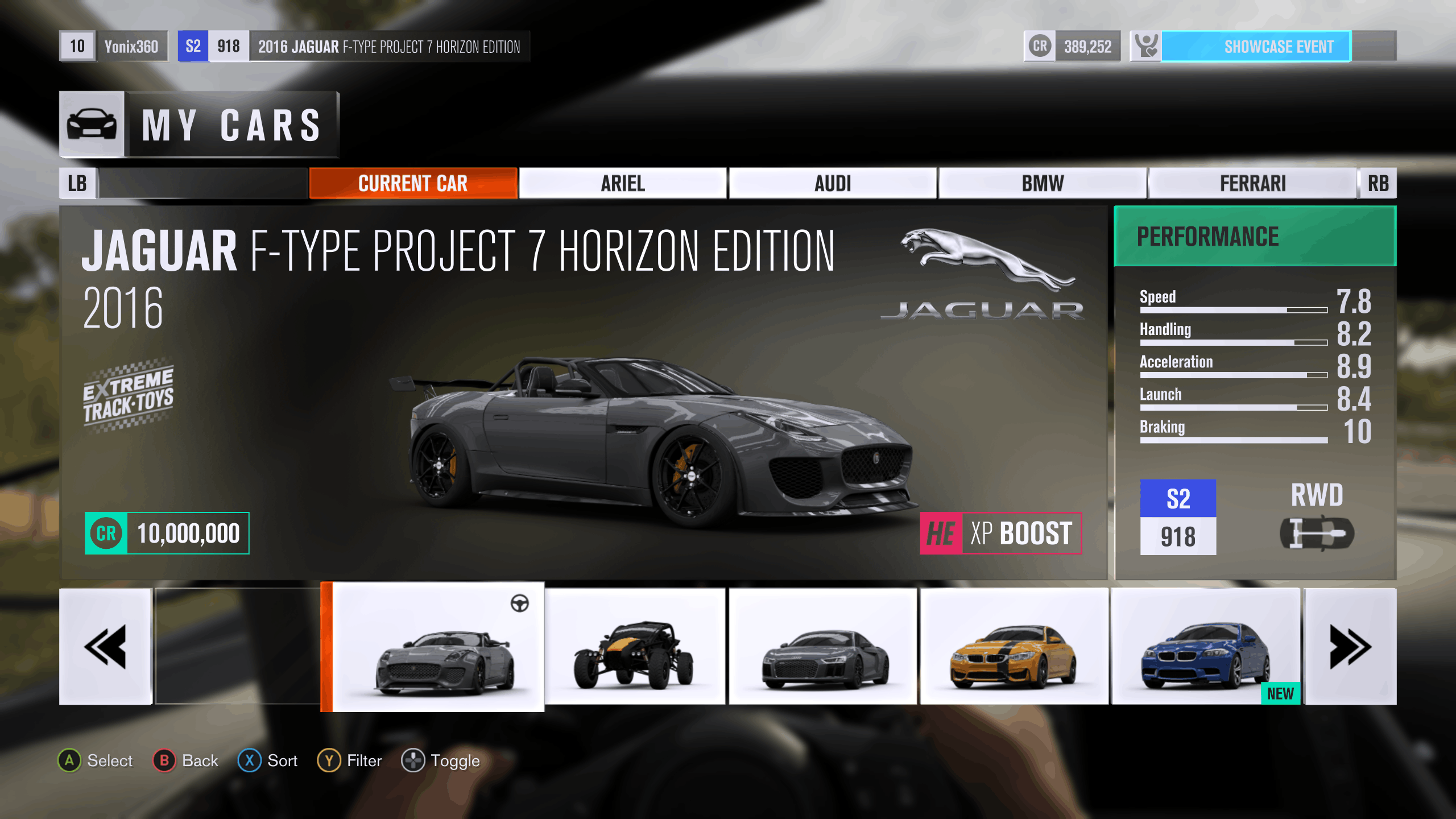Select the blue BMW marked NEW
Screen dimensions: 1456x819
point(1206,647)
